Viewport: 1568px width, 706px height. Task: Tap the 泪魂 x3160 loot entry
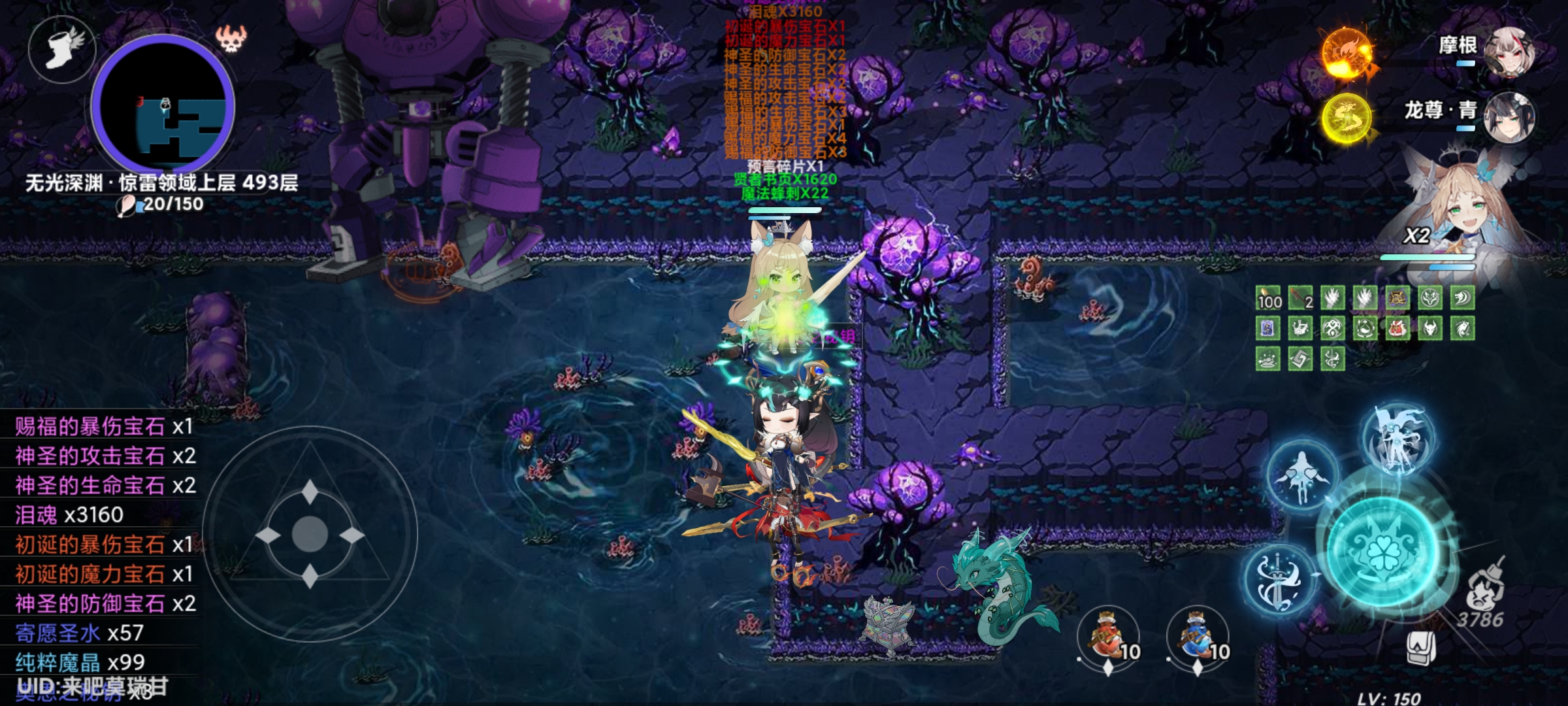point(70,515)
